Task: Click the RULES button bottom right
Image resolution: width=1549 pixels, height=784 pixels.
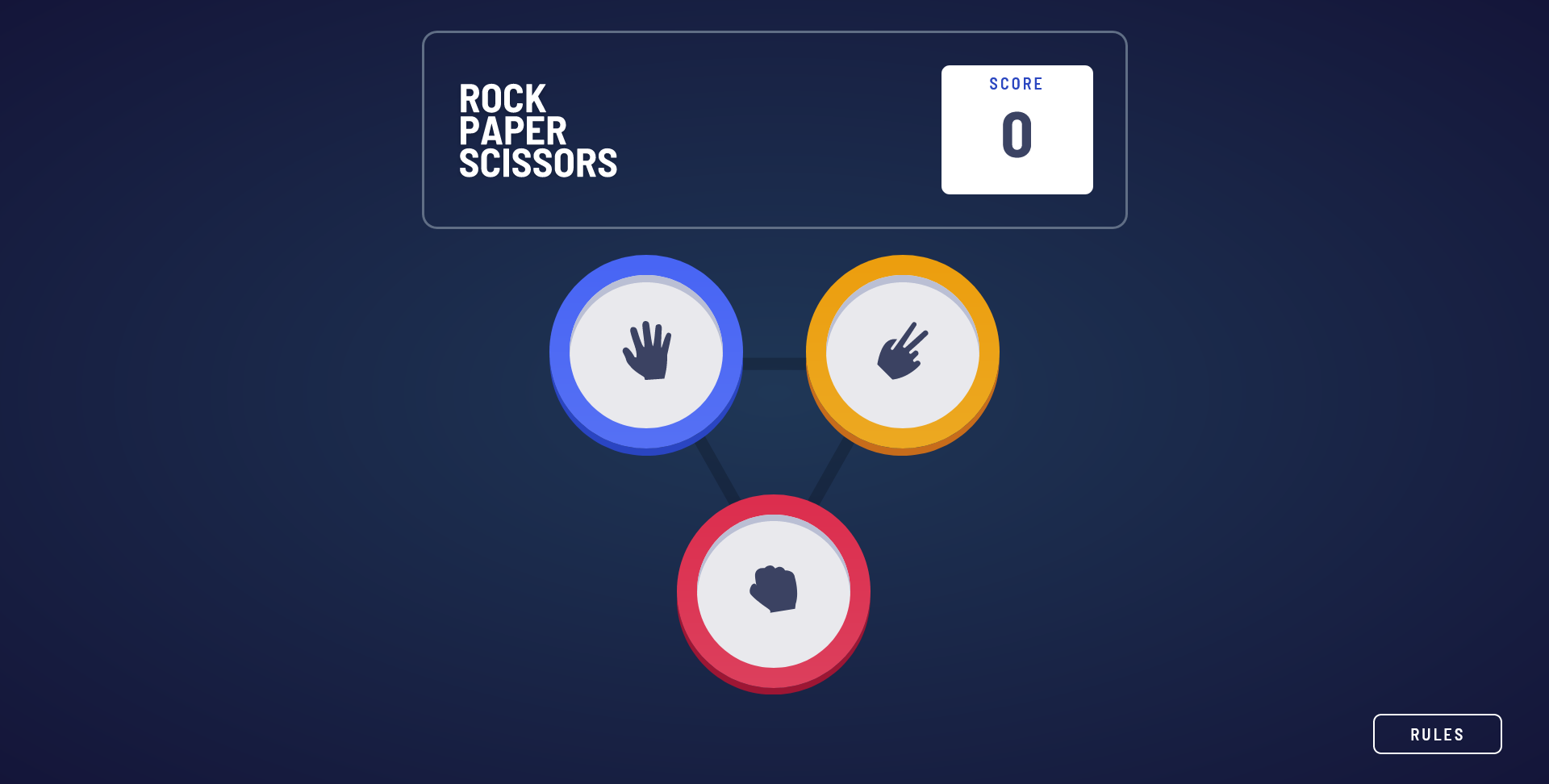Action: [x=1437, y=734]
